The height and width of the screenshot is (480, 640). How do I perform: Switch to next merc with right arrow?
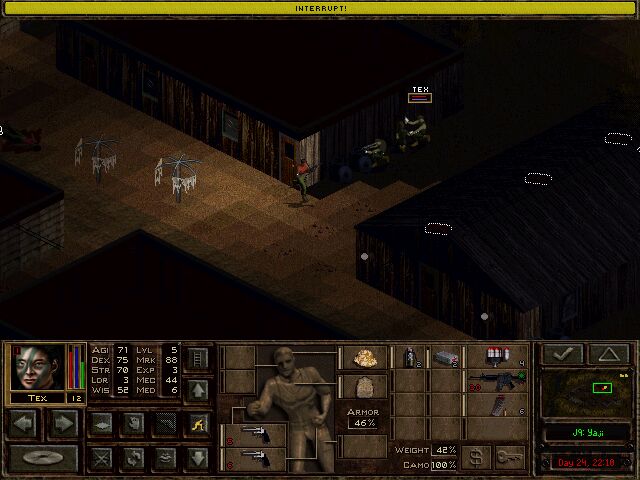pyautogui.click(x=63, y=423)
